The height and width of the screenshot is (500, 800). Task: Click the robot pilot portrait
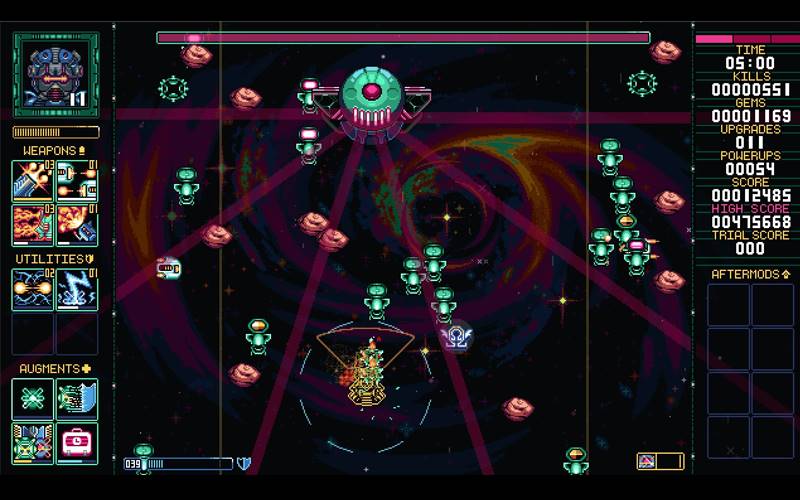55,73
